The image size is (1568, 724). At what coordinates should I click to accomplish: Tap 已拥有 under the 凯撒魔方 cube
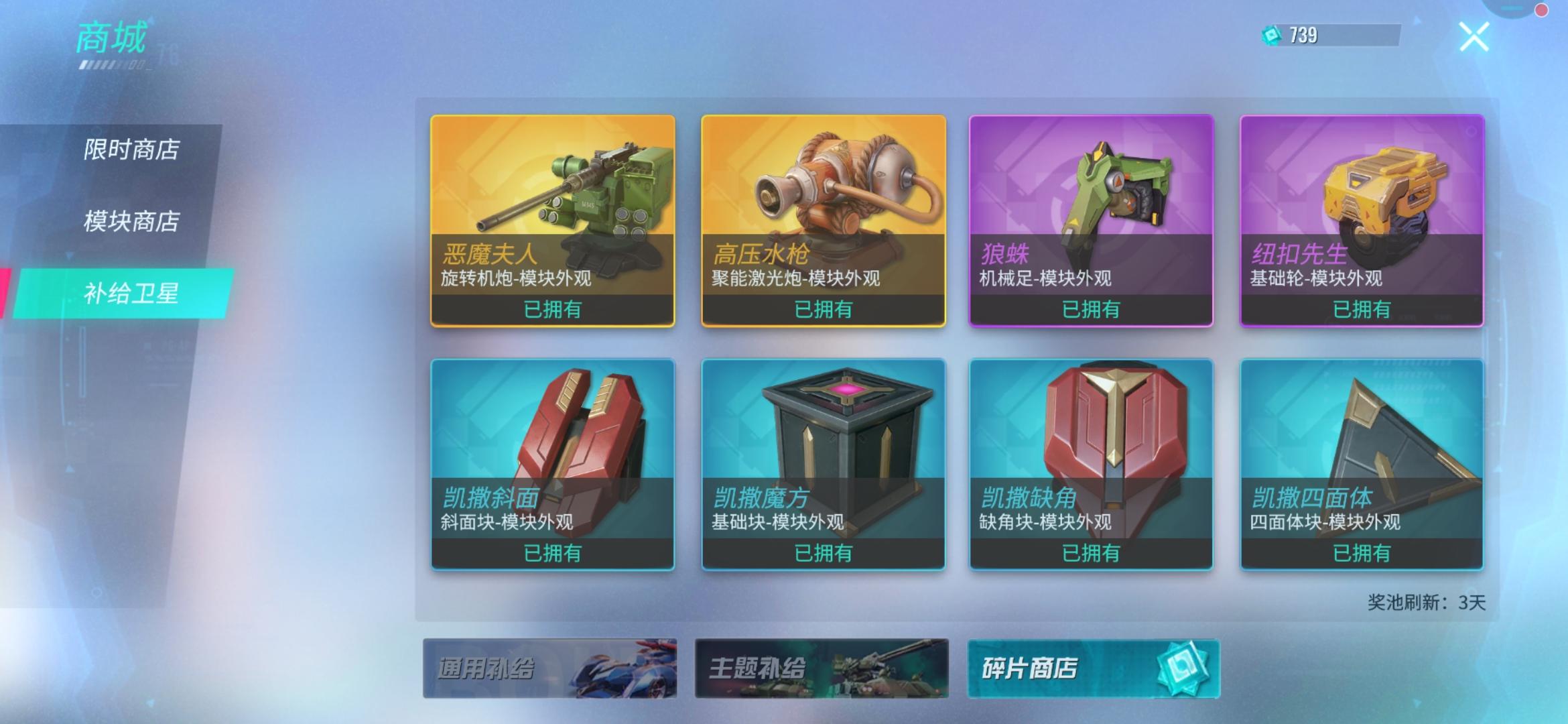pyautogui.click(x=823, y=554)
